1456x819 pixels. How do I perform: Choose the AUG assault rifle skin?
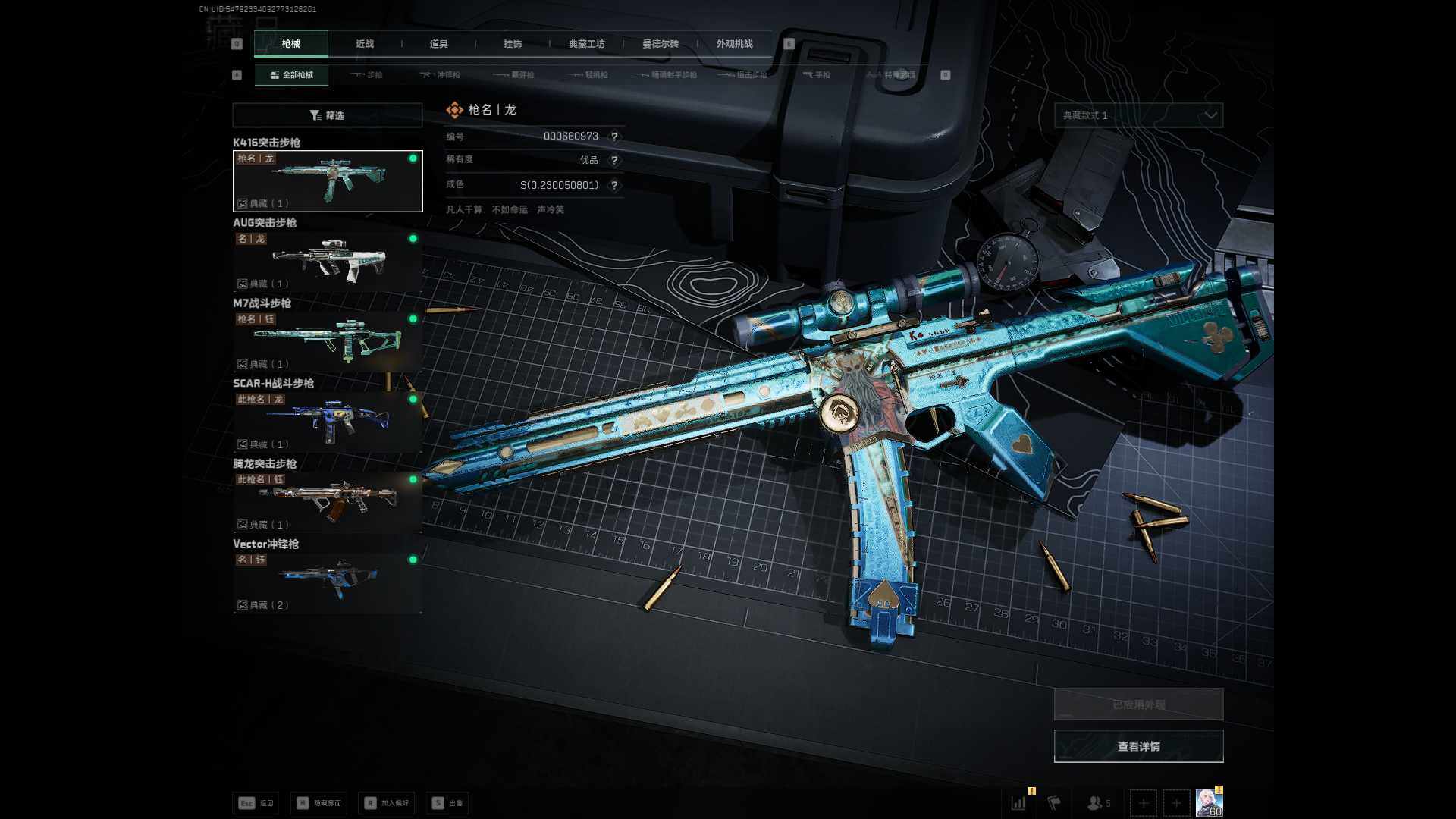coord(328,261)
